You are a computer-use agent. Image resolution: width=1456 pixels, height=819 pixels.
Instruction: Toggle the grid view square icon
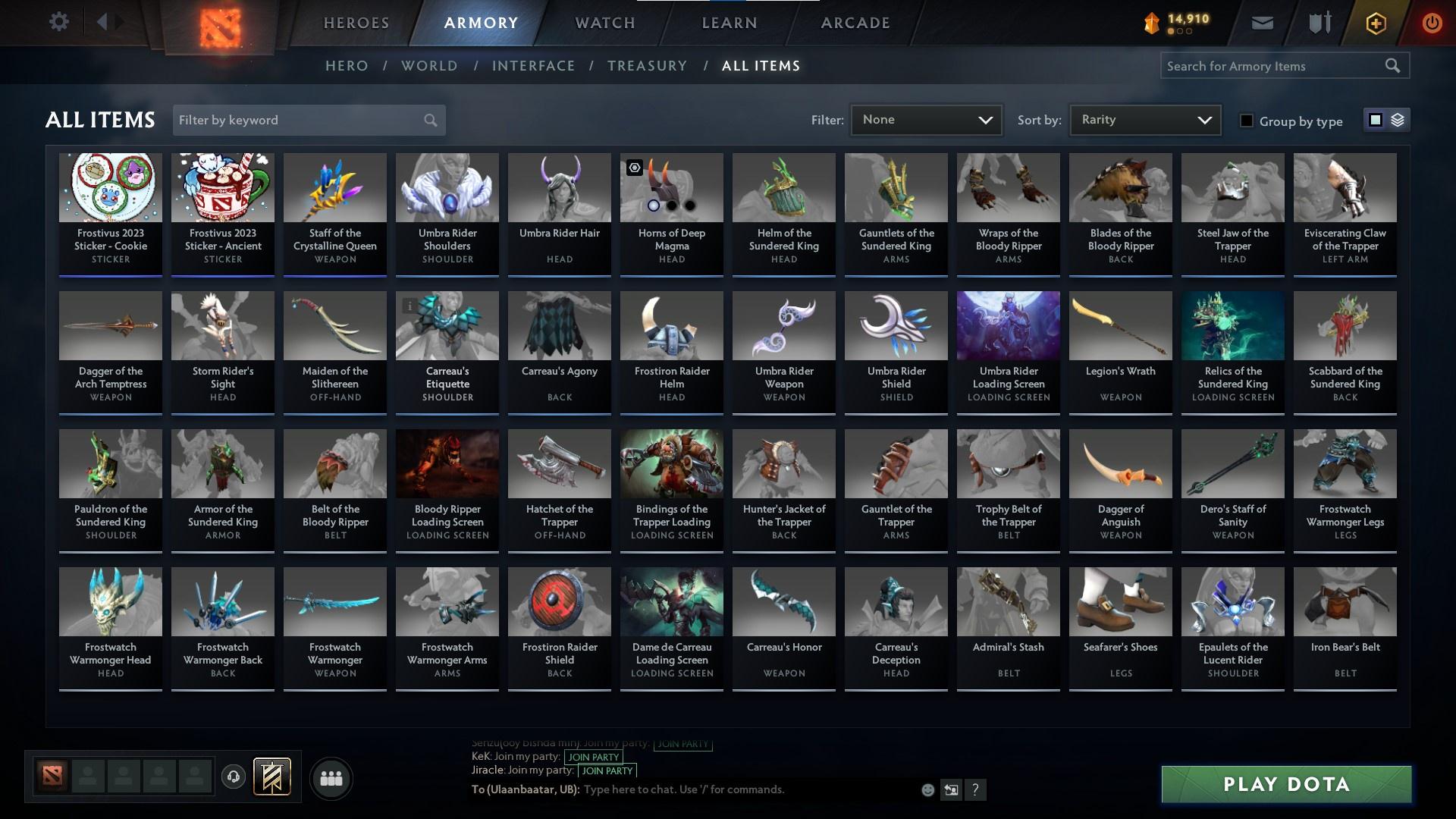[x=1374, y=120]
